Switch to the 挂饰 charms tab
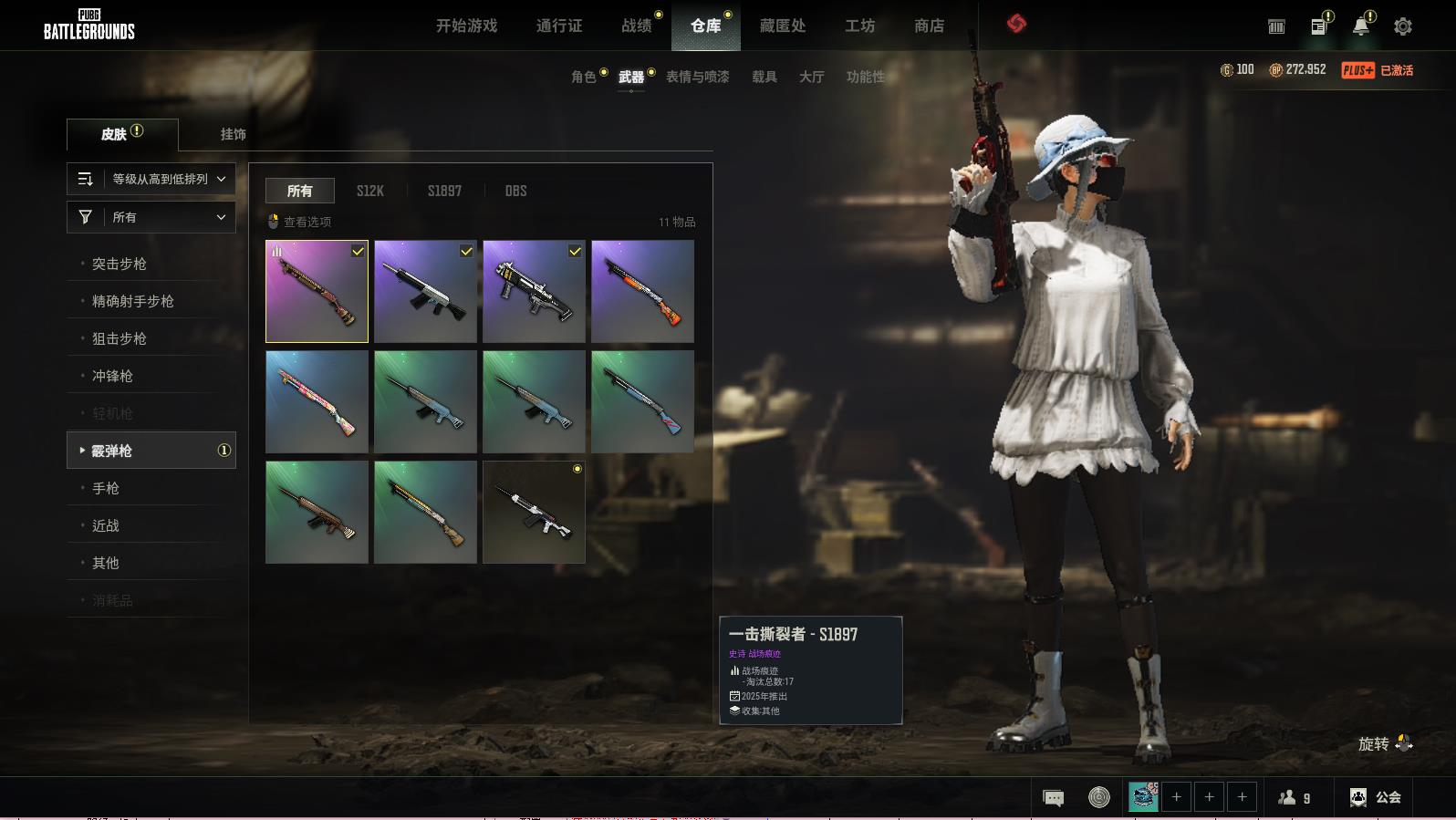Viewport: 1456px width, 820px height. click(233, 134)
